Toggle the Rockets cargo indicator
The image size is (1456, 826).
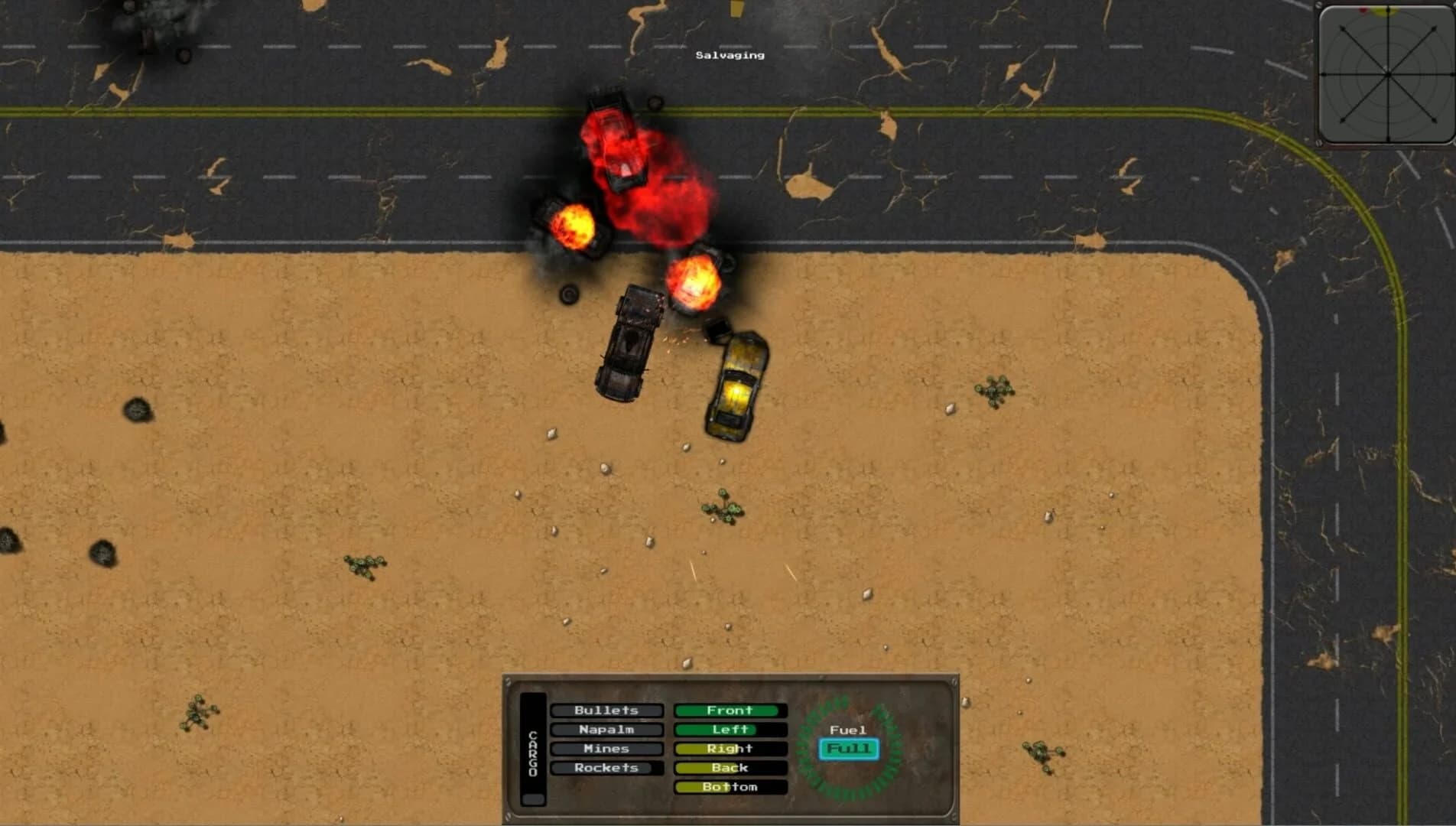(x=606, y=768)
